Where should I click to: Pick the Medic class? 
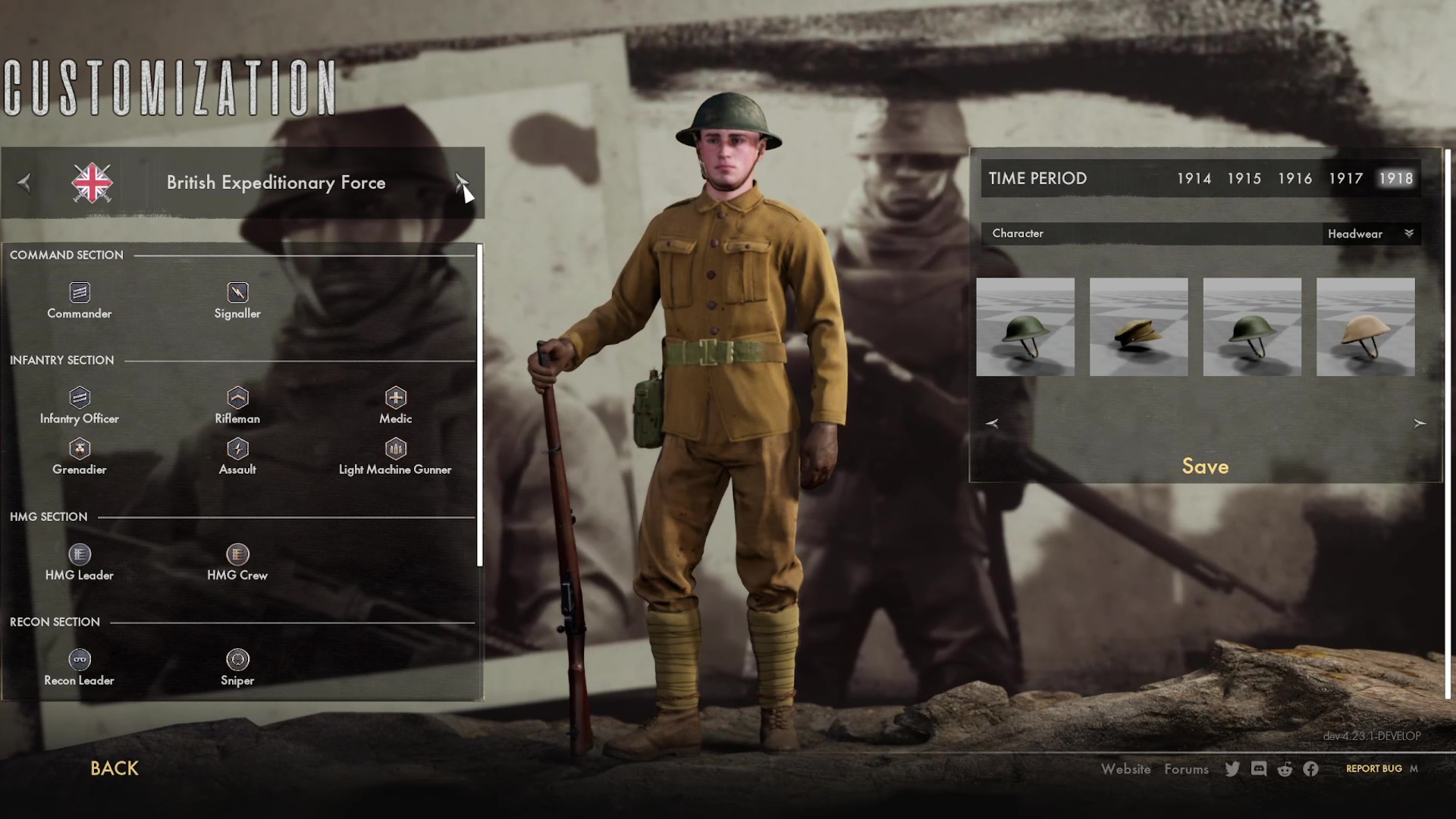(x=395, y=406)
